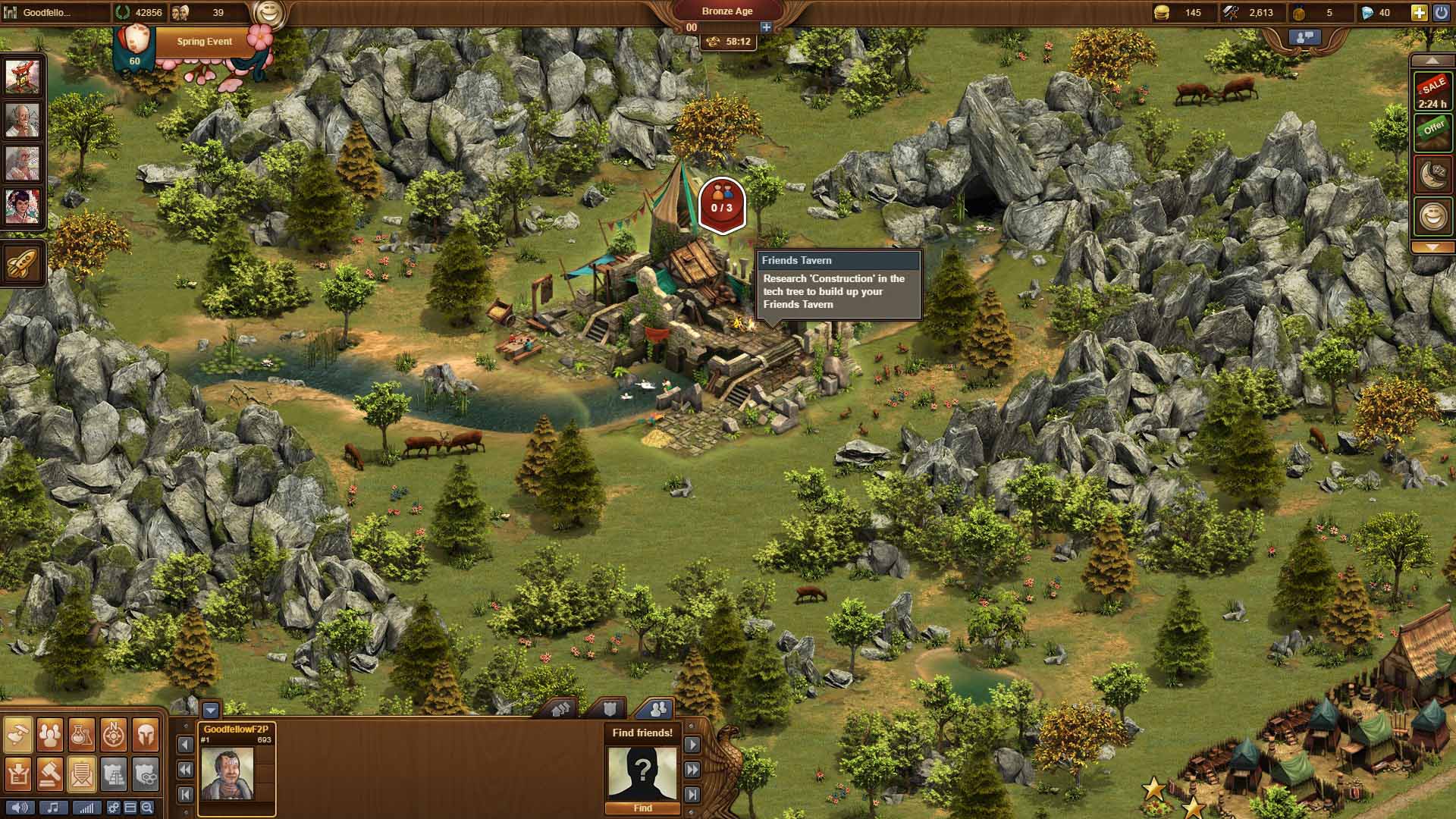This screenshot has height=819, width=1456.
Task: Open the inventory box icon
Action: (x=18, y=773)
